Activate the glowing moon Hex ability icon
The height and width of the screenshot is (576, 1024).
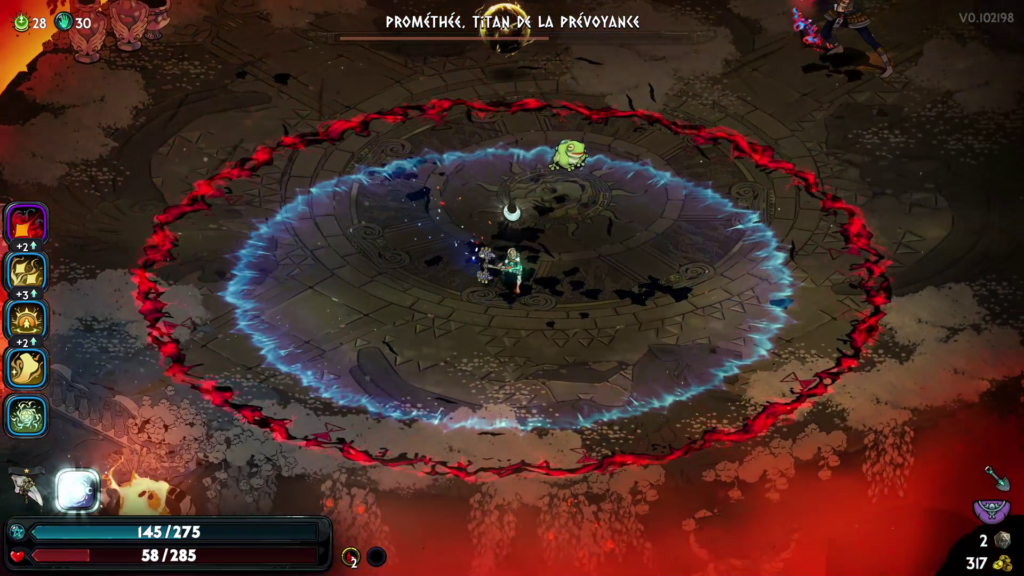77,490
